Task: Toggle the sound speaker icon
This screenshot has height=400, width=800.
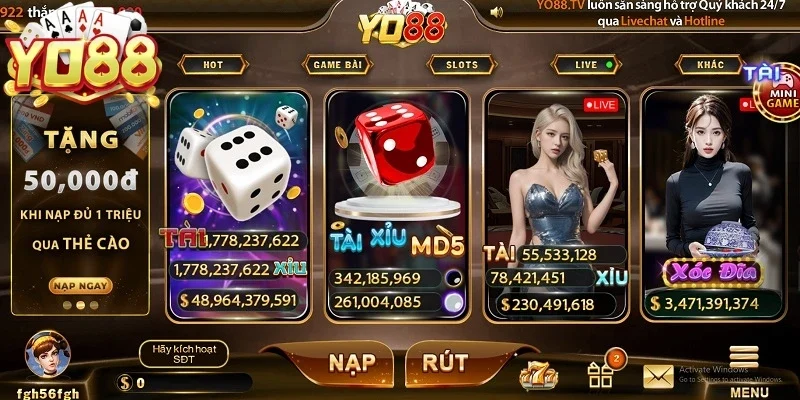Action: pyautogui.click(x=496, y=12)
